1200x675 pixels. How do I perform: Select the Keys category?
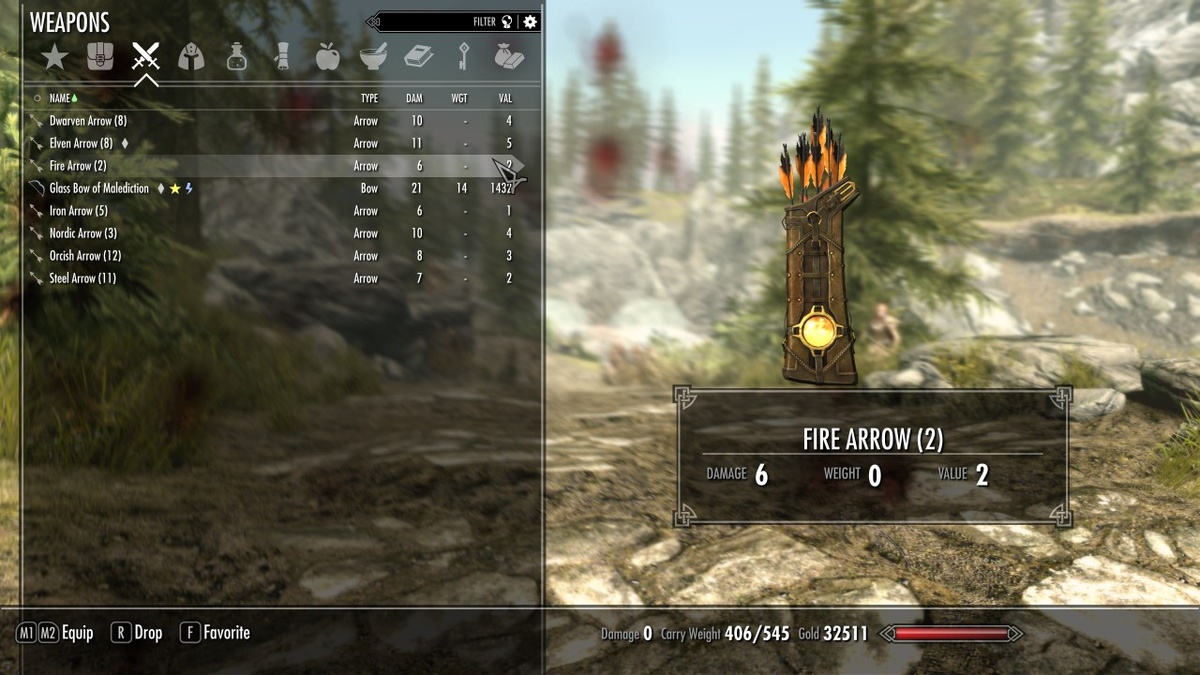464,57
